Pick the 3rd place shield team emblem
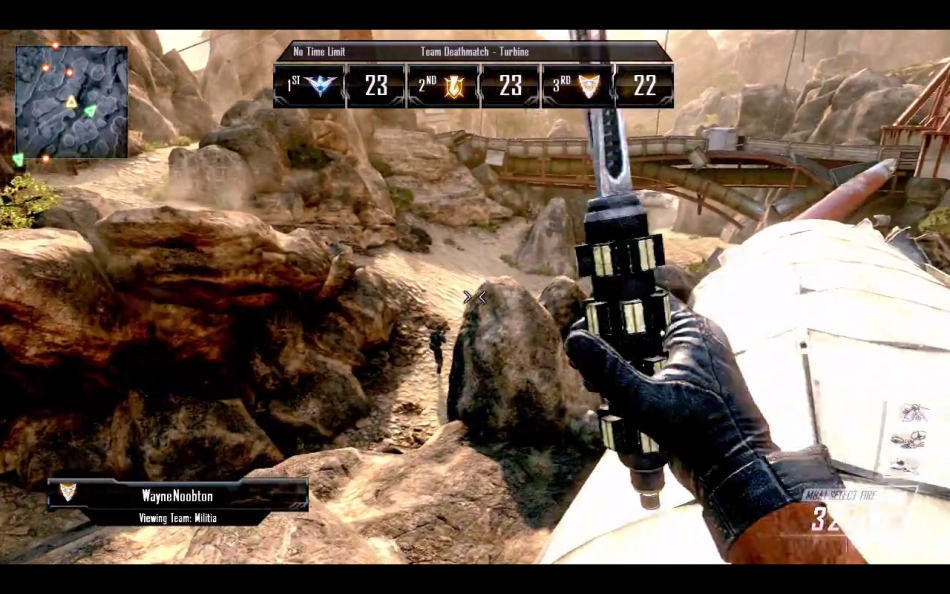 pos(589,86)
